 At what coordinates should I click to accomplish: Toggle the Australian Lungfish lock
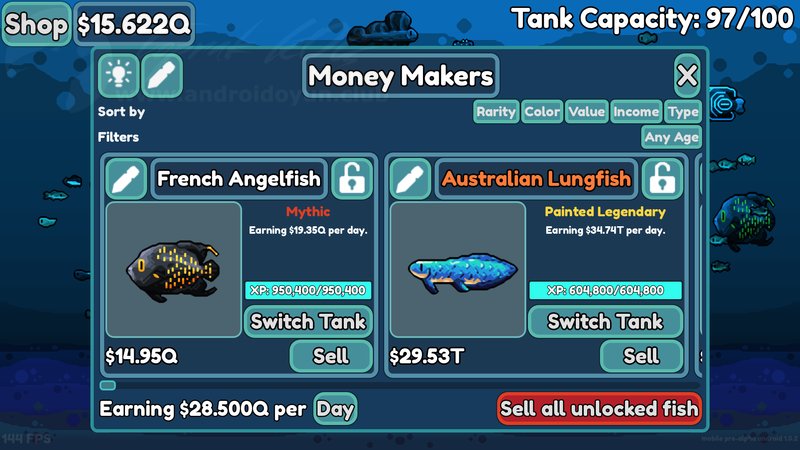(661, 179)
